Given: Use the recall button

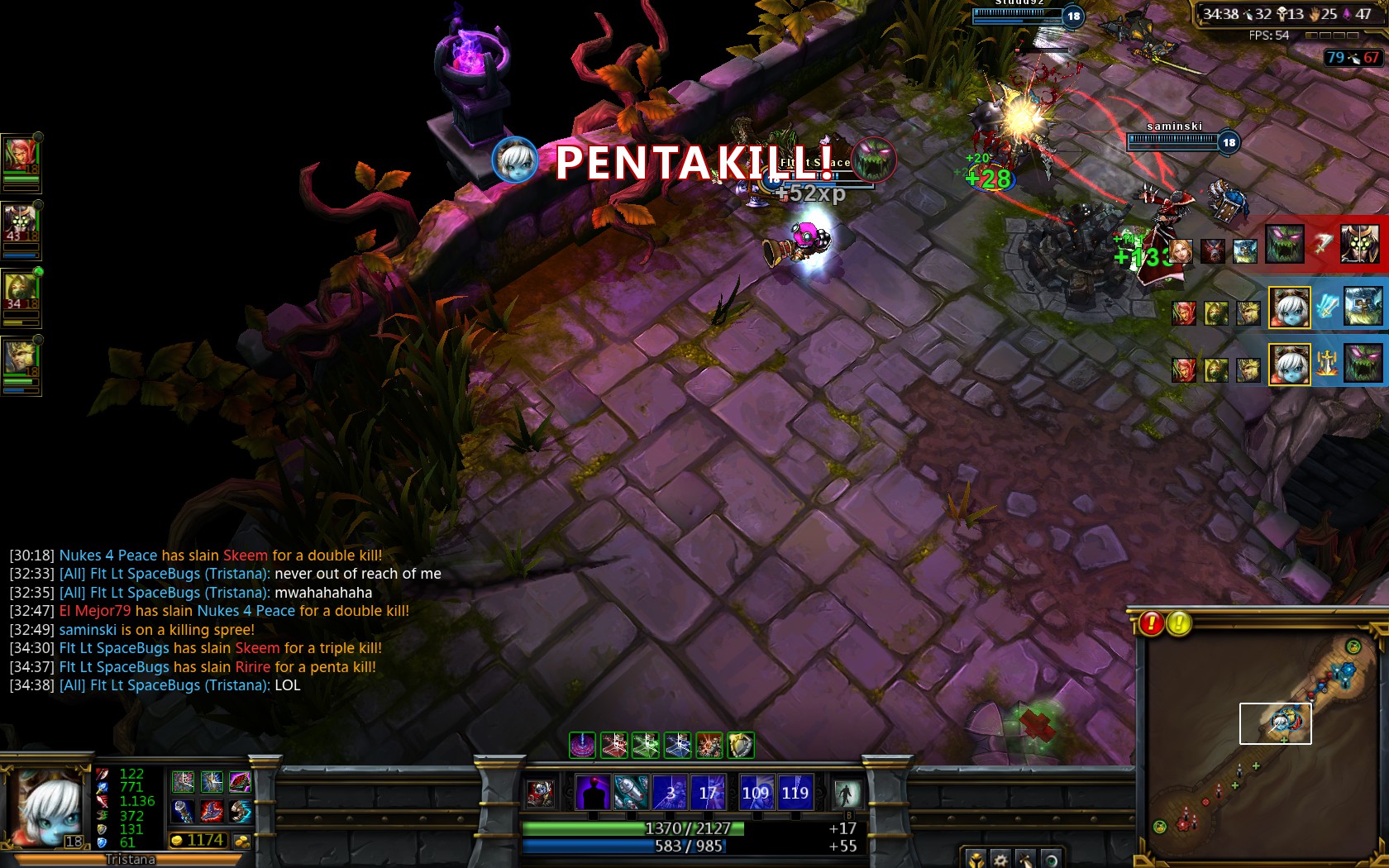Looking at the screenshot, I should pyautogui.click(x=846, y=794).
